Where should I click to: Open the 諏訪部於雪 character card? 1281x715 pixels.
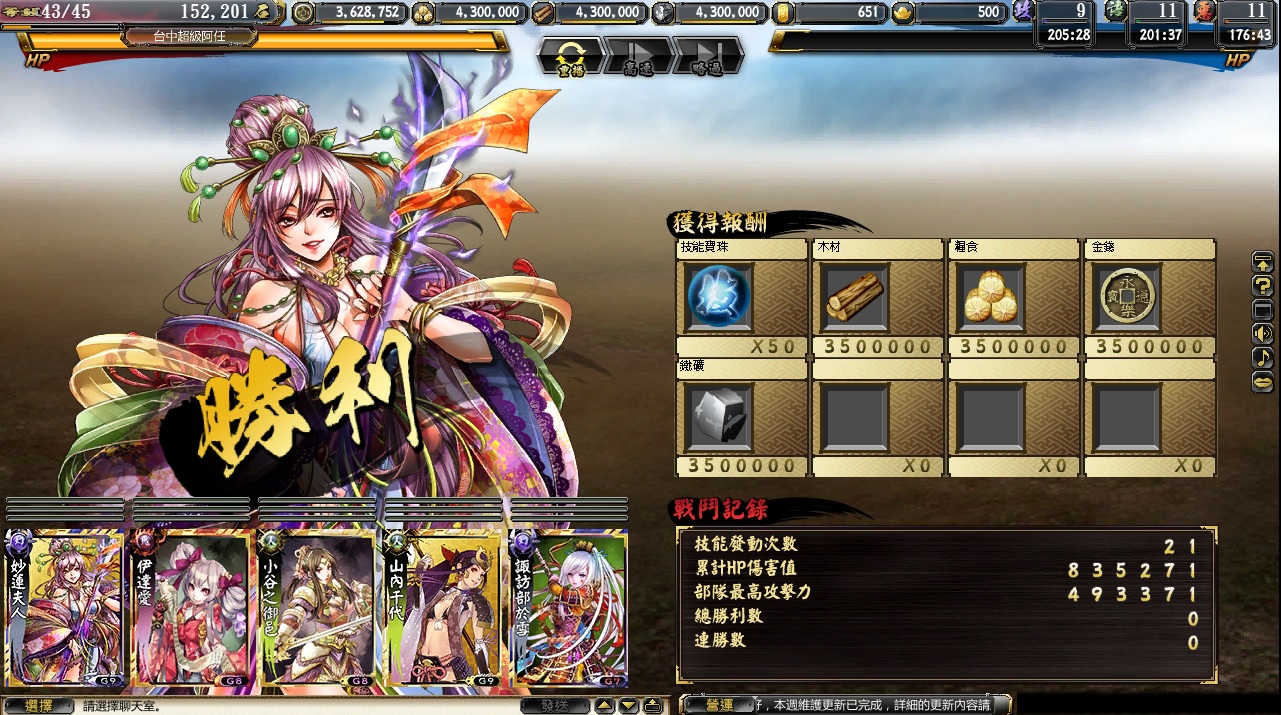tap(568, 606)
